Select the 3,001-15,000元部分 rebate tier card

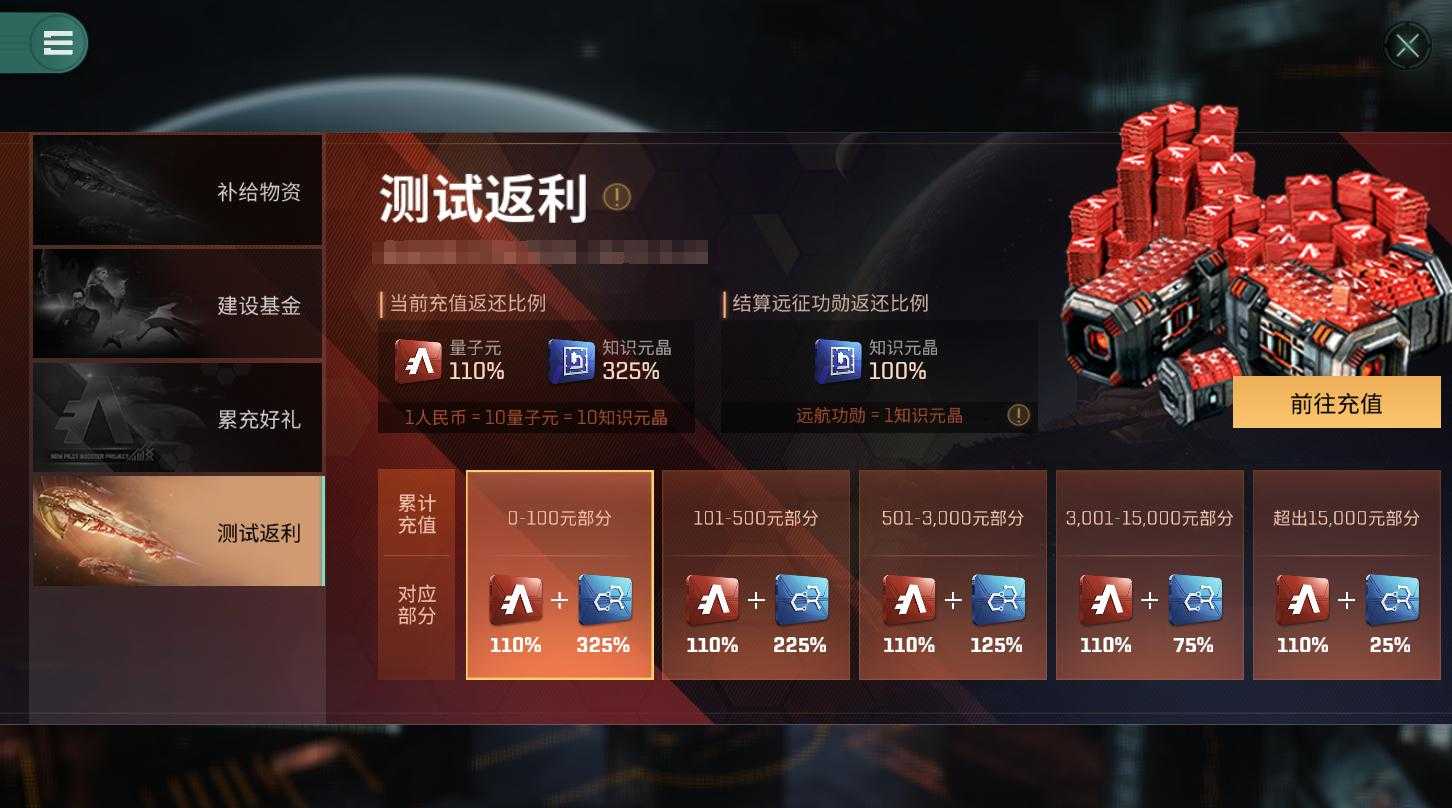click(1149, 575)
